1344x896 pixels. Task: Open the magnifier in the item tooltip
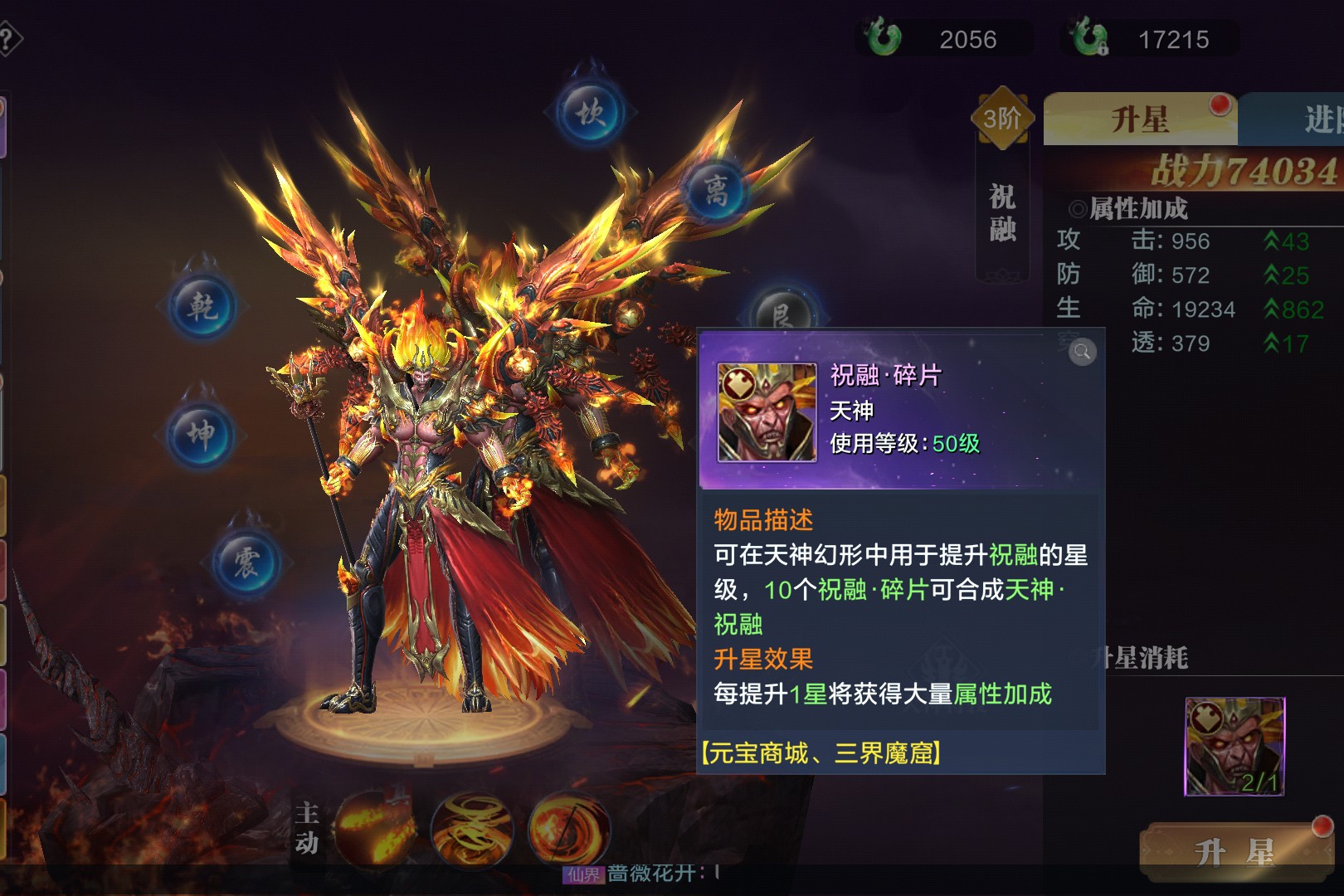1082,353
